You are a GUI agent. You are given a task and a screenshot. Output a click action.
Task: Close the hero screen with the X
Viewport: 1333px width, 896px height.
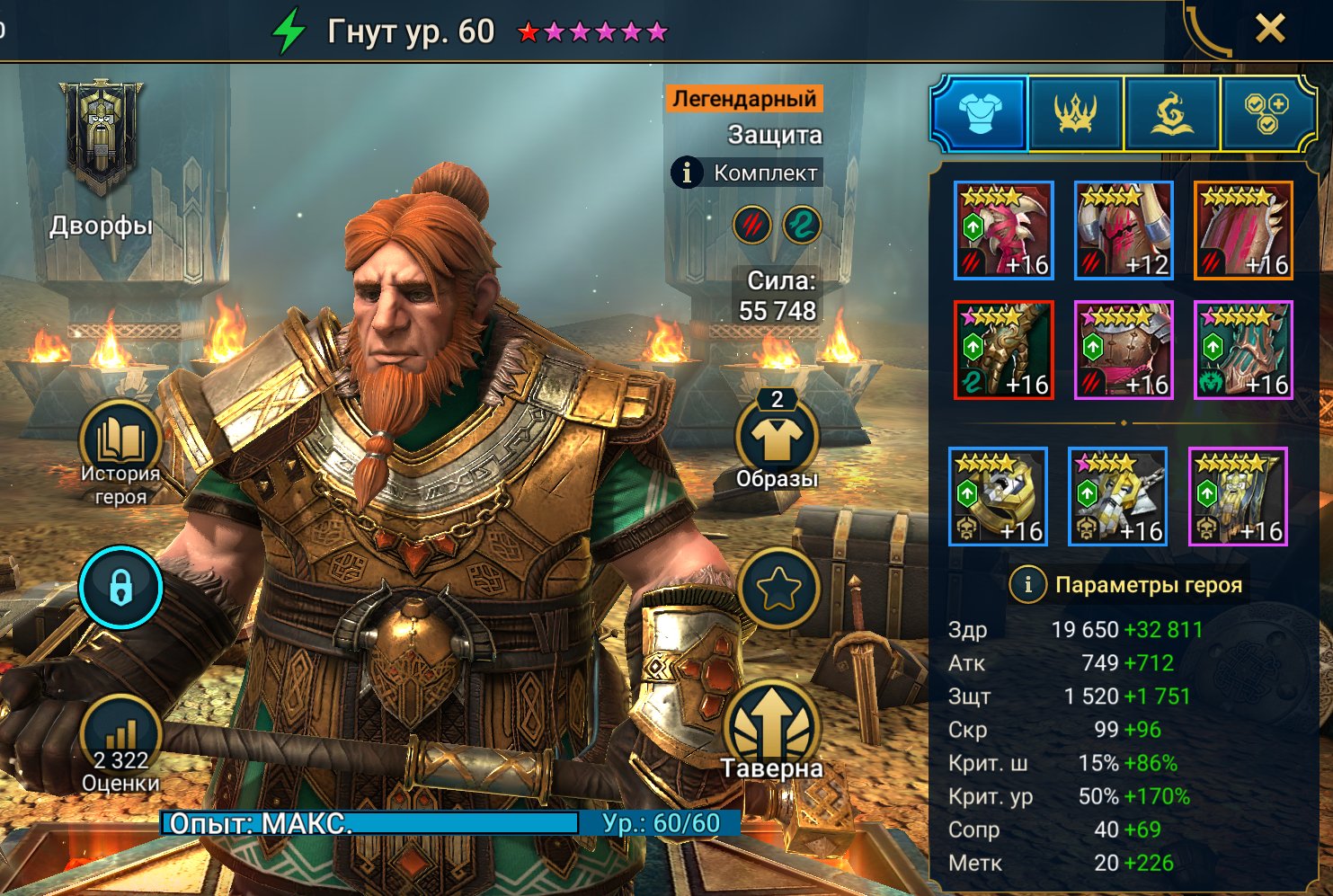point(1269,30)
